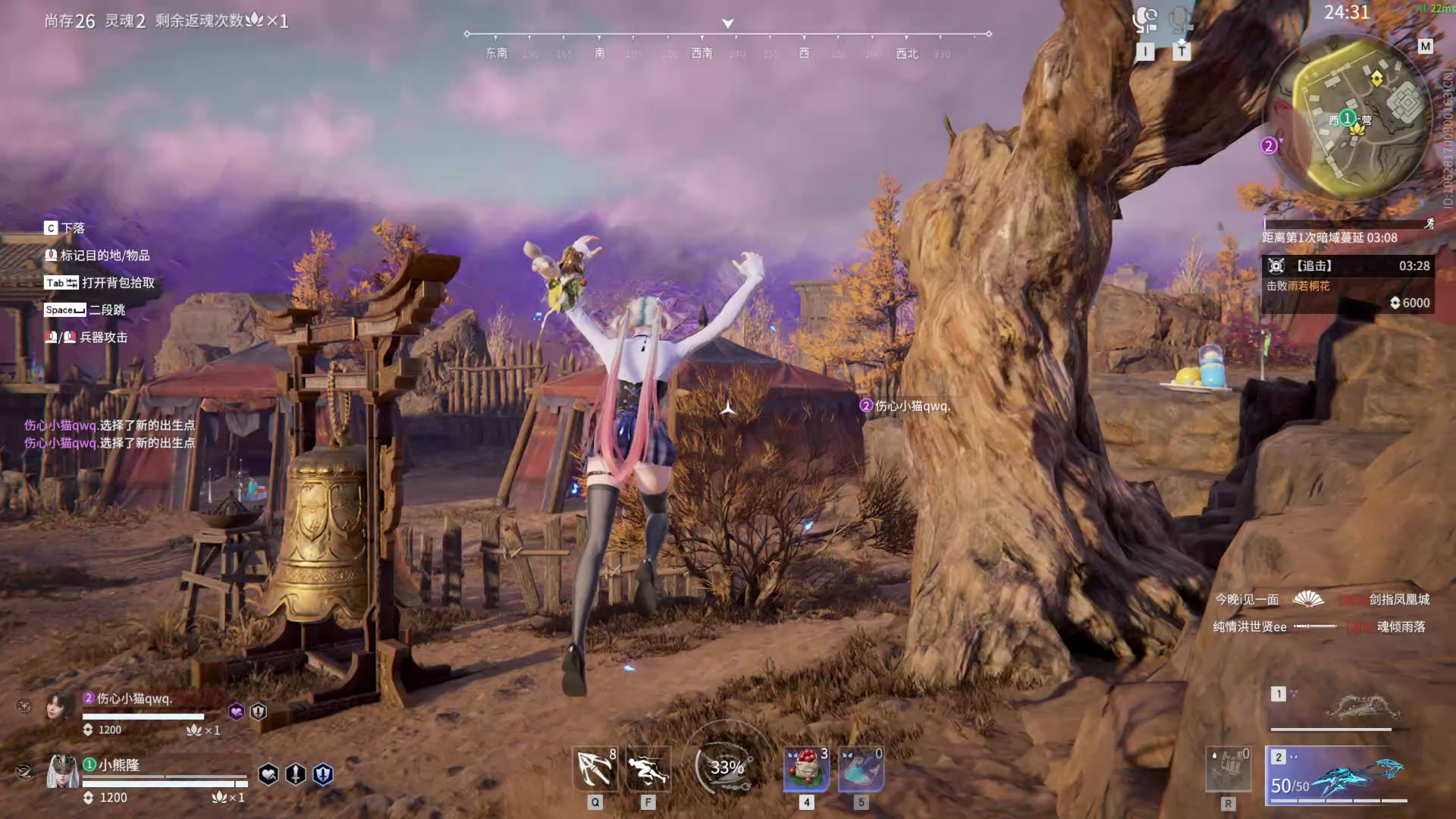Inspect the blue shield buff icon
Image resolution: width=1456 pixels, height=819 pixels.
(323, 774)
